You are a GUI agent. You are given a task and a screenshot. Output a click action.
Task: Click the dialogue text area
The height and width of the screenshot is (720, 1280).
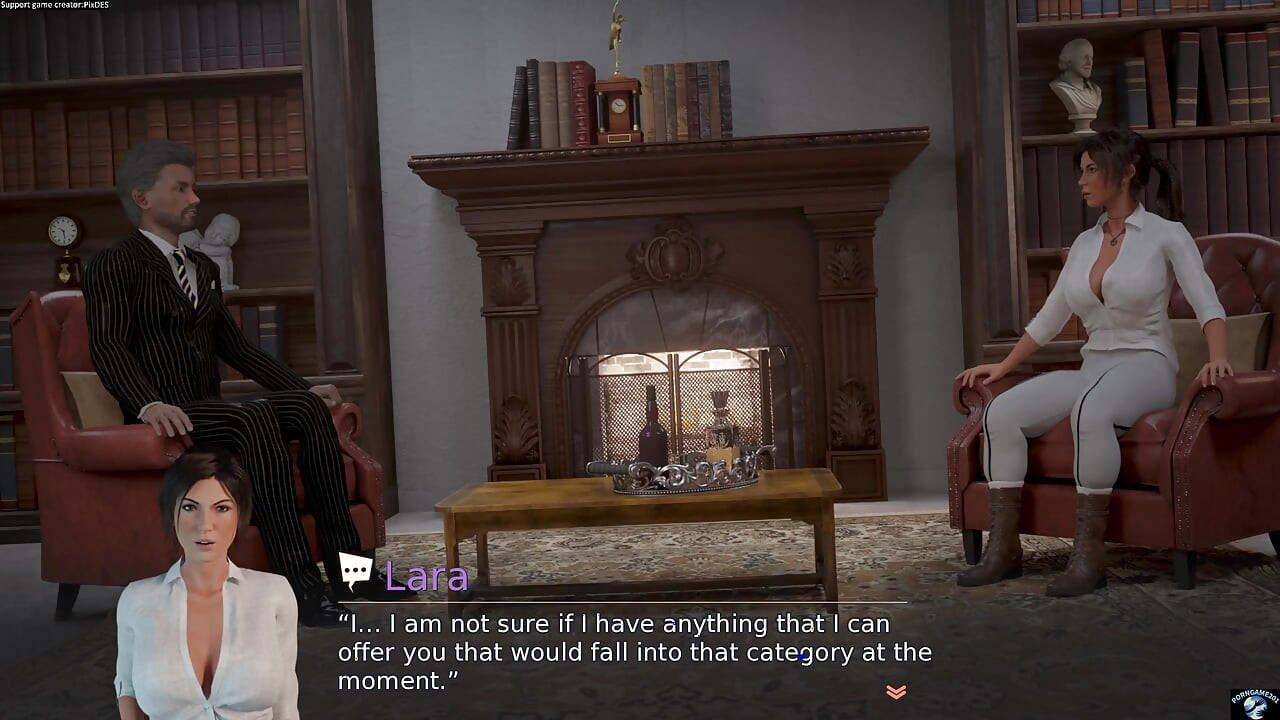635,650
